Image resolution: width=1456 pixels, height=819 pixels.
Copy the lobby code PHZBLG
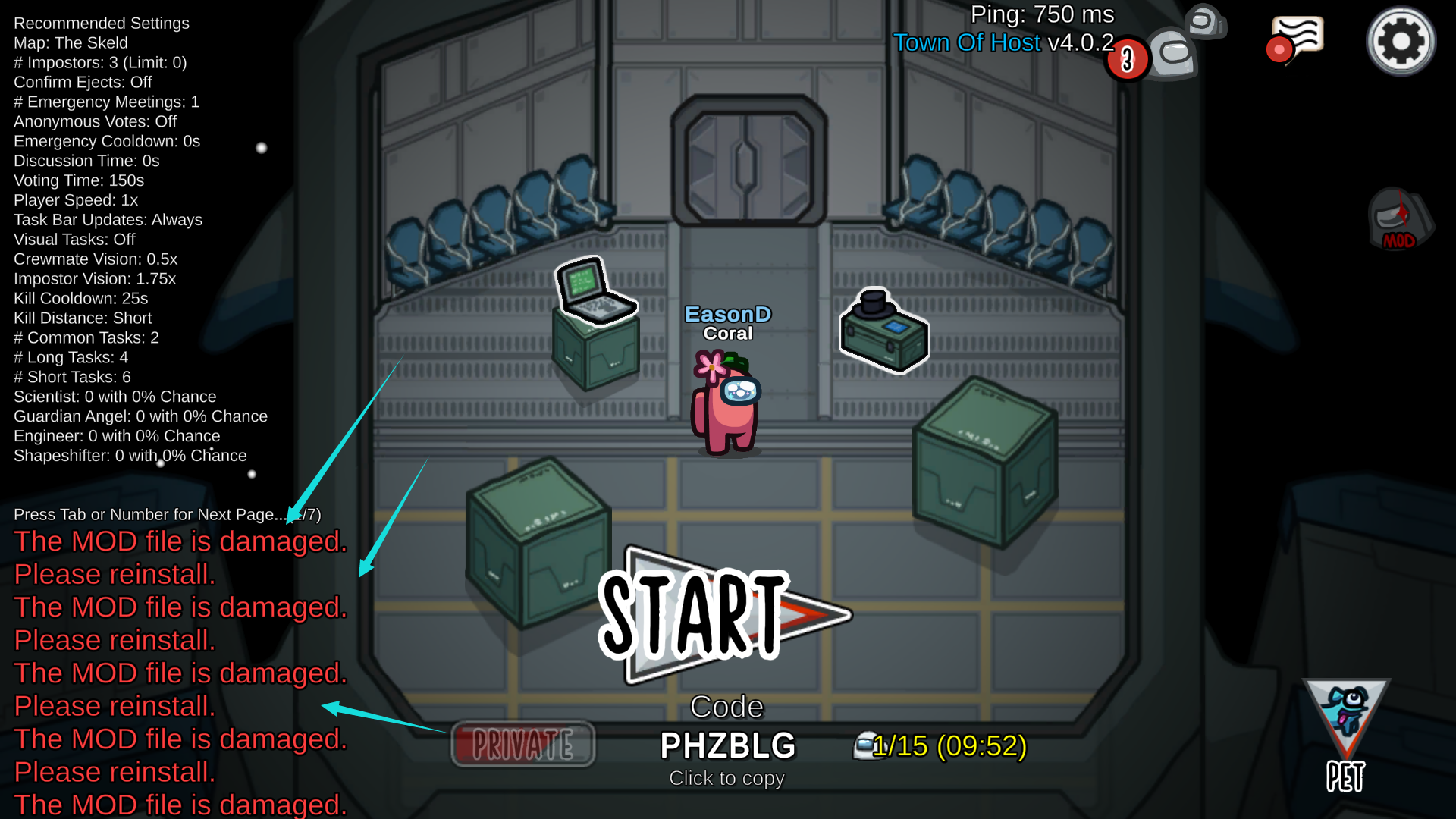(727, 745)
